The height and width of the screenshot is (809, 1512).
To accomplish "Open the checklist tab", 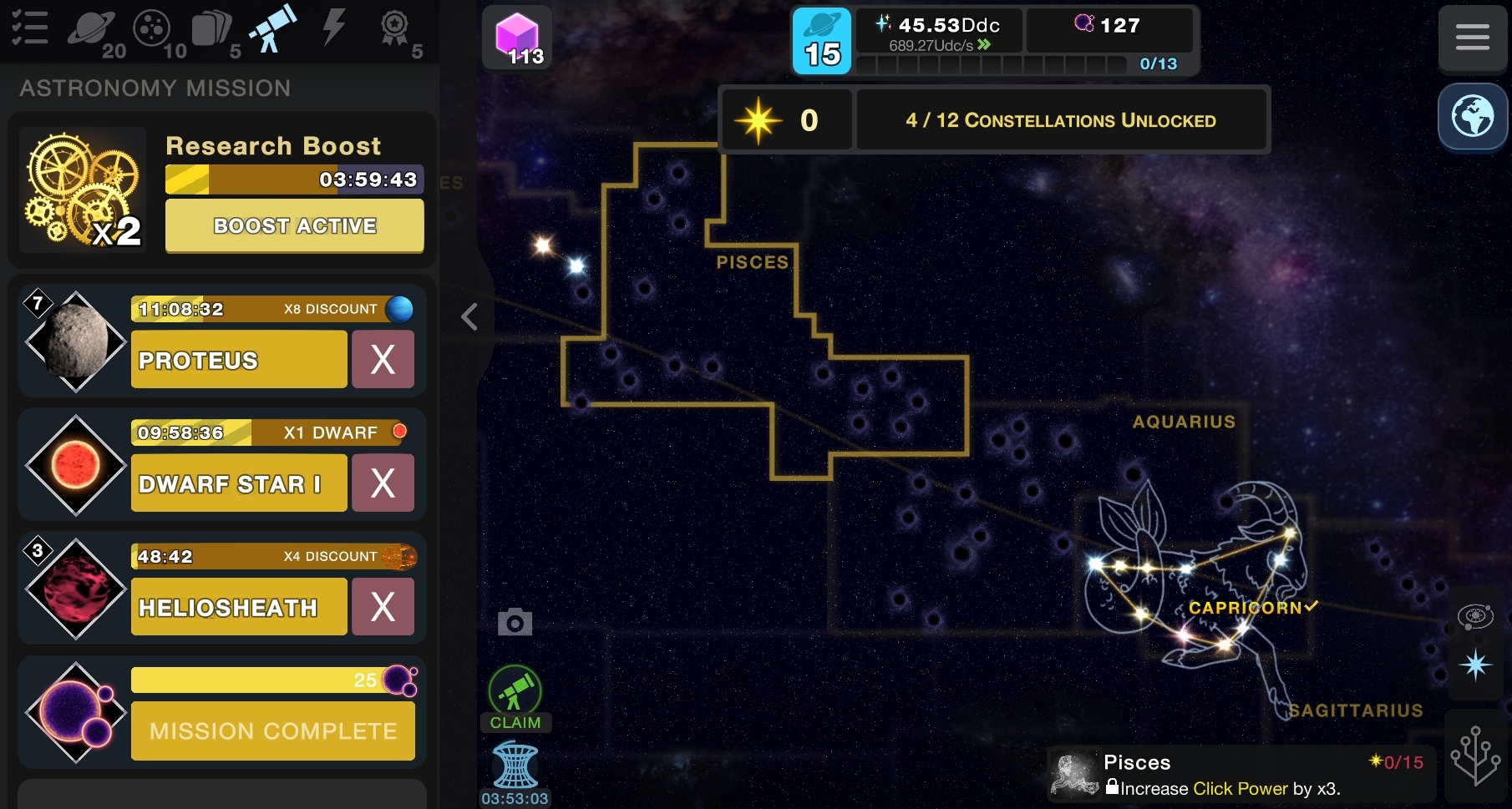I will click(29, 28).
